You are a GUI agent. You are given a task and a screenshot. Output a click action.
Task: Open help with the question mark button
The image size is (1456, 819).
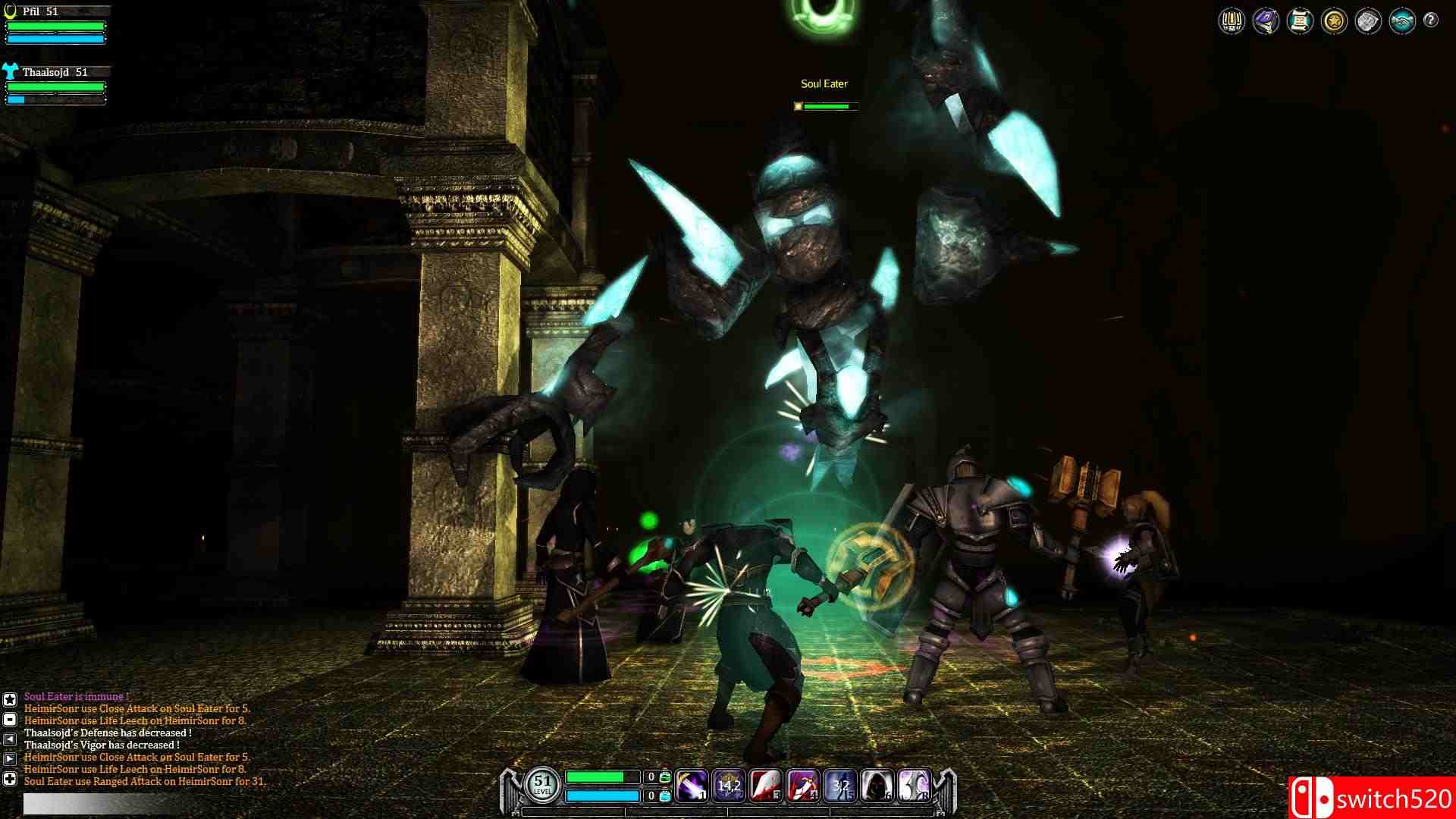pos(1431,20)
